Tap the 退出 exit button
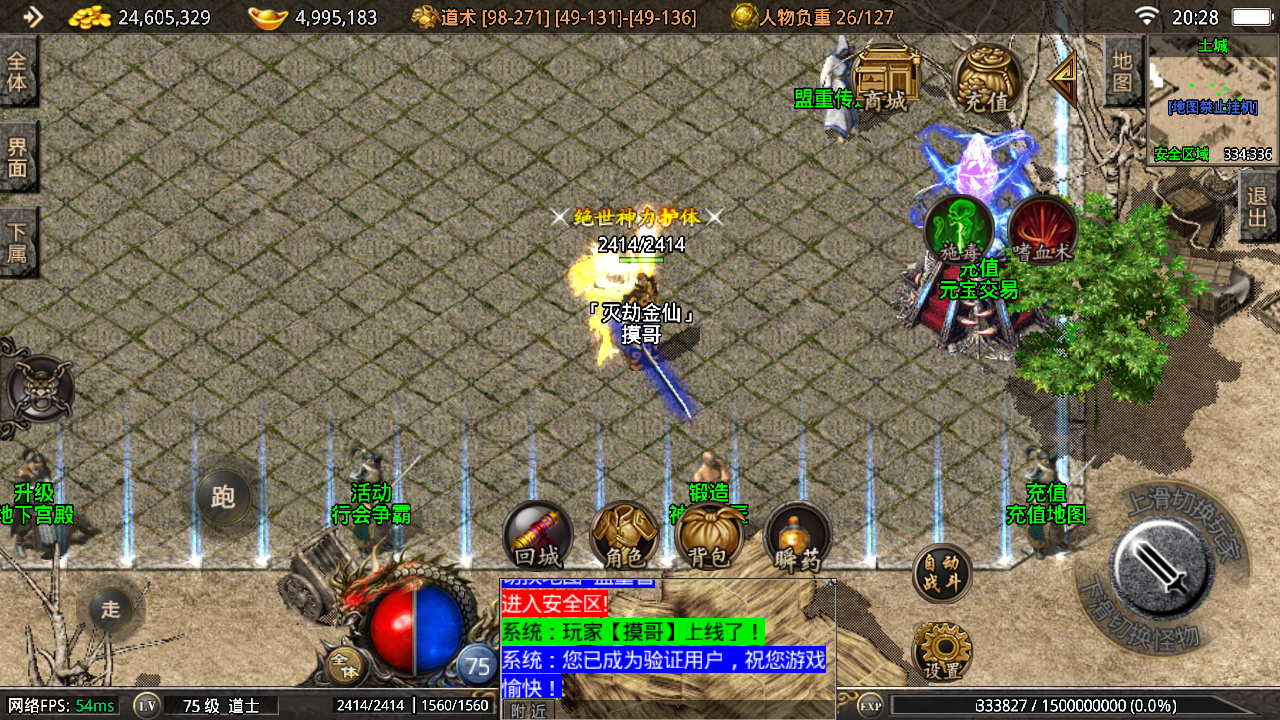1280x720 pixels. tap(1258, 206)
